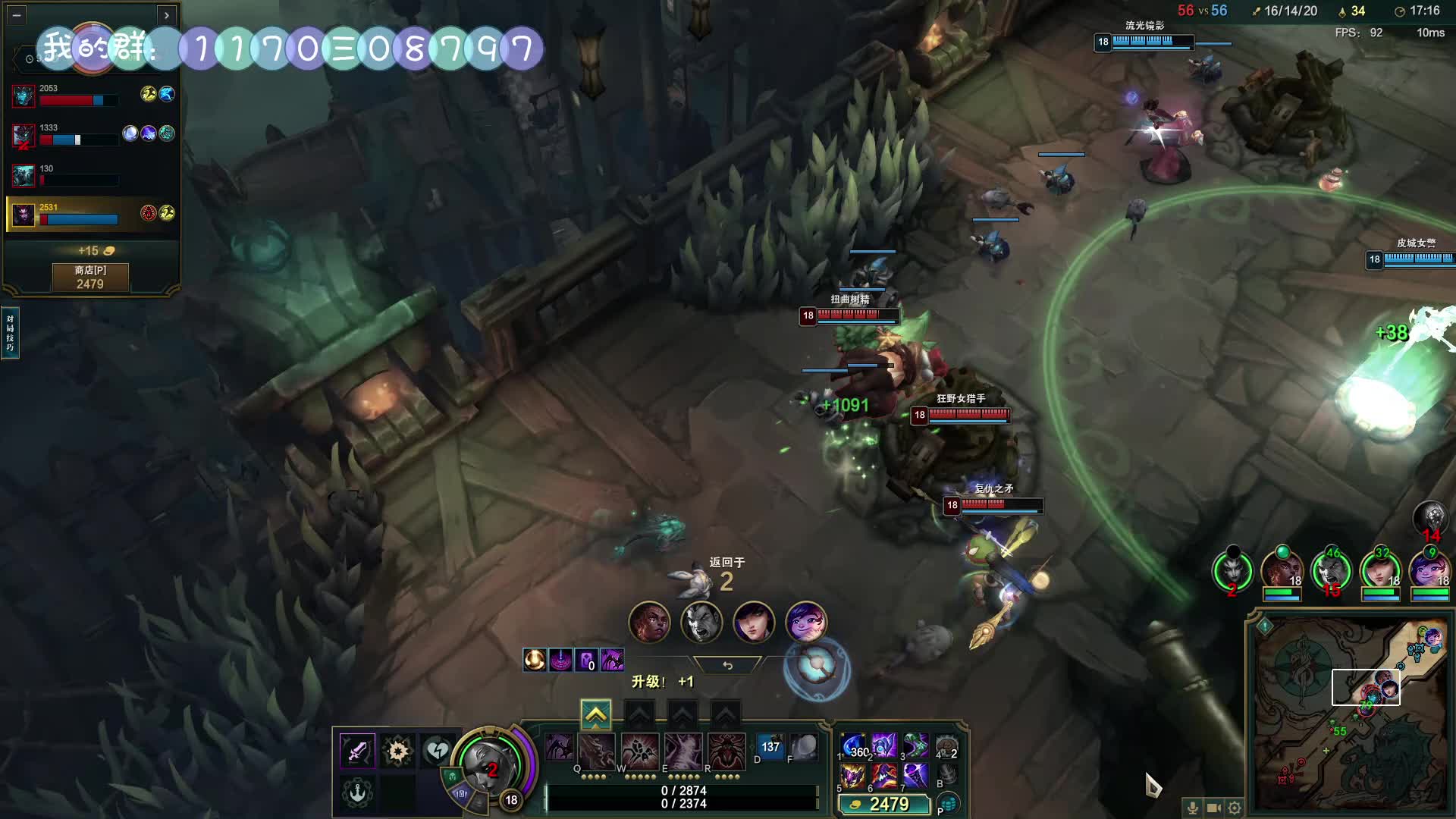
Task: Open the shop via the 商店[P] button
Action: pos(90,278)
